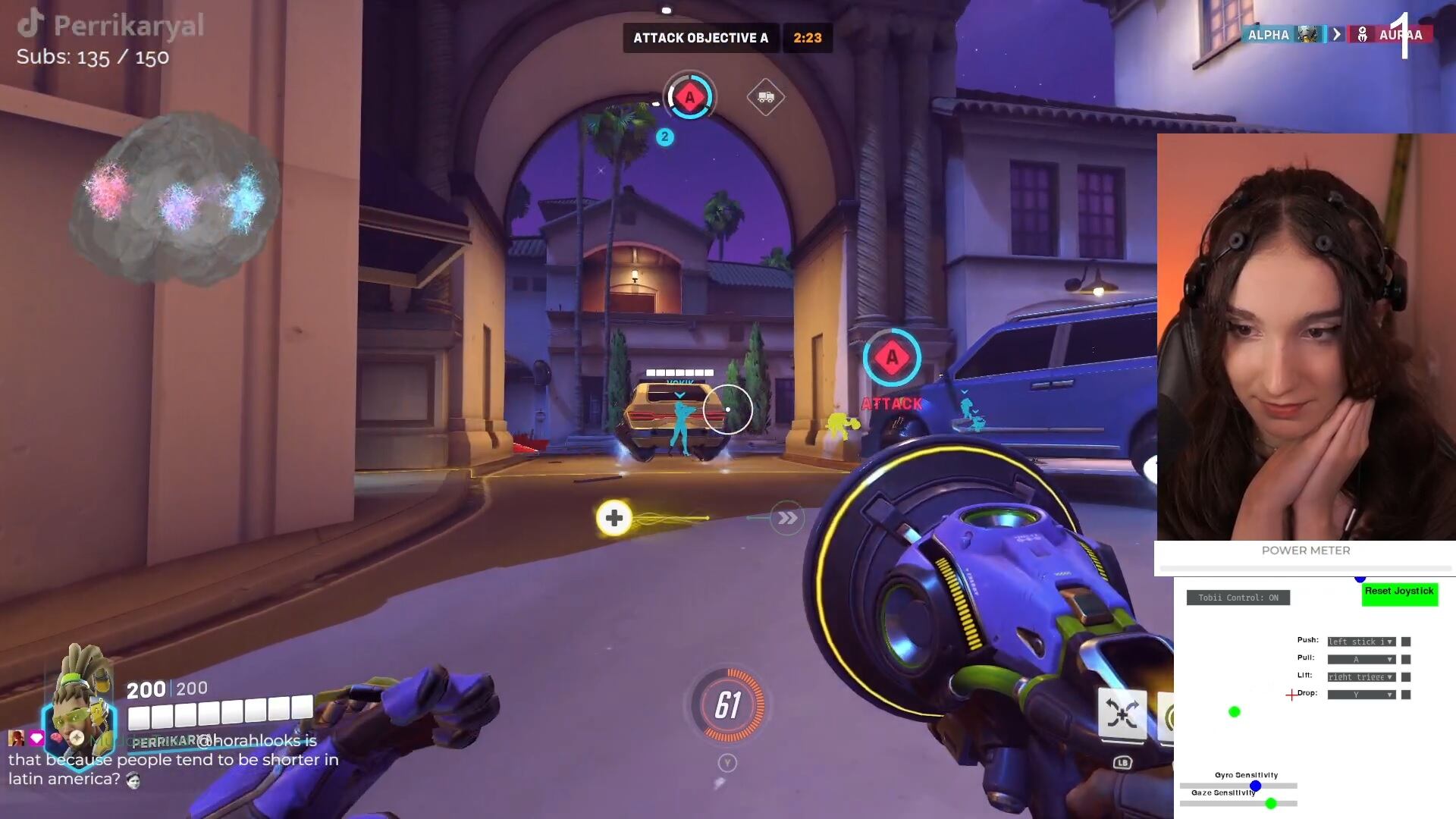Toggle the checkbox beside the Push binding
This screenshot has width=1456, height=819.
1407,641
